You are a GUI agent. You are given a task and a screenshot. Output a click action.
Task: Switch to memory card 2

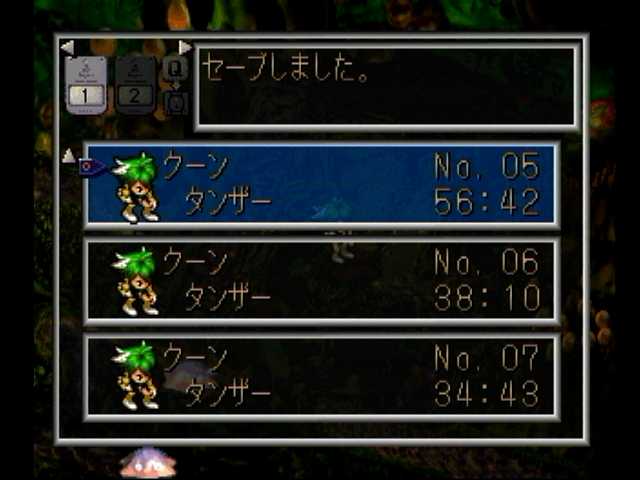pyautogui.click(x=136, y=84)
